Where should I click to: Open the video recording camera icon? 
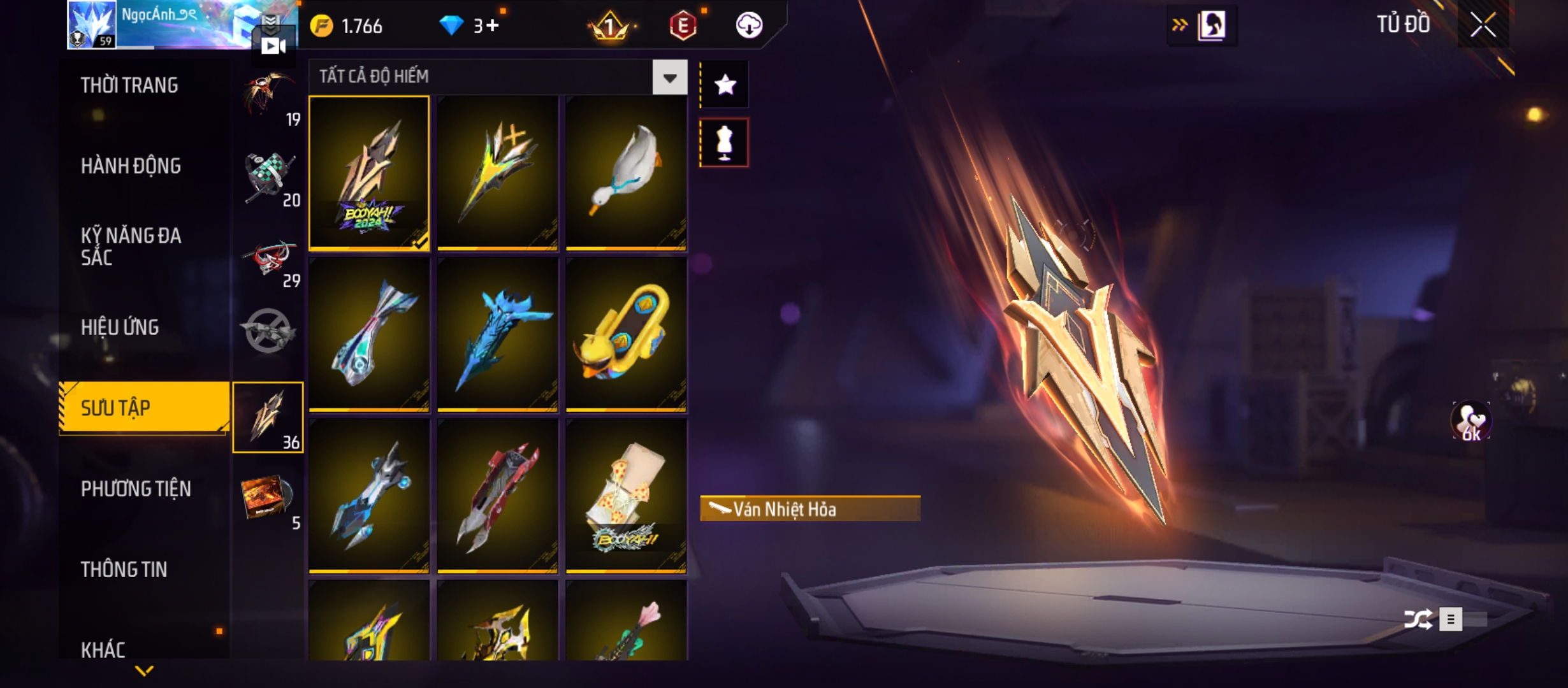(273, 46)
